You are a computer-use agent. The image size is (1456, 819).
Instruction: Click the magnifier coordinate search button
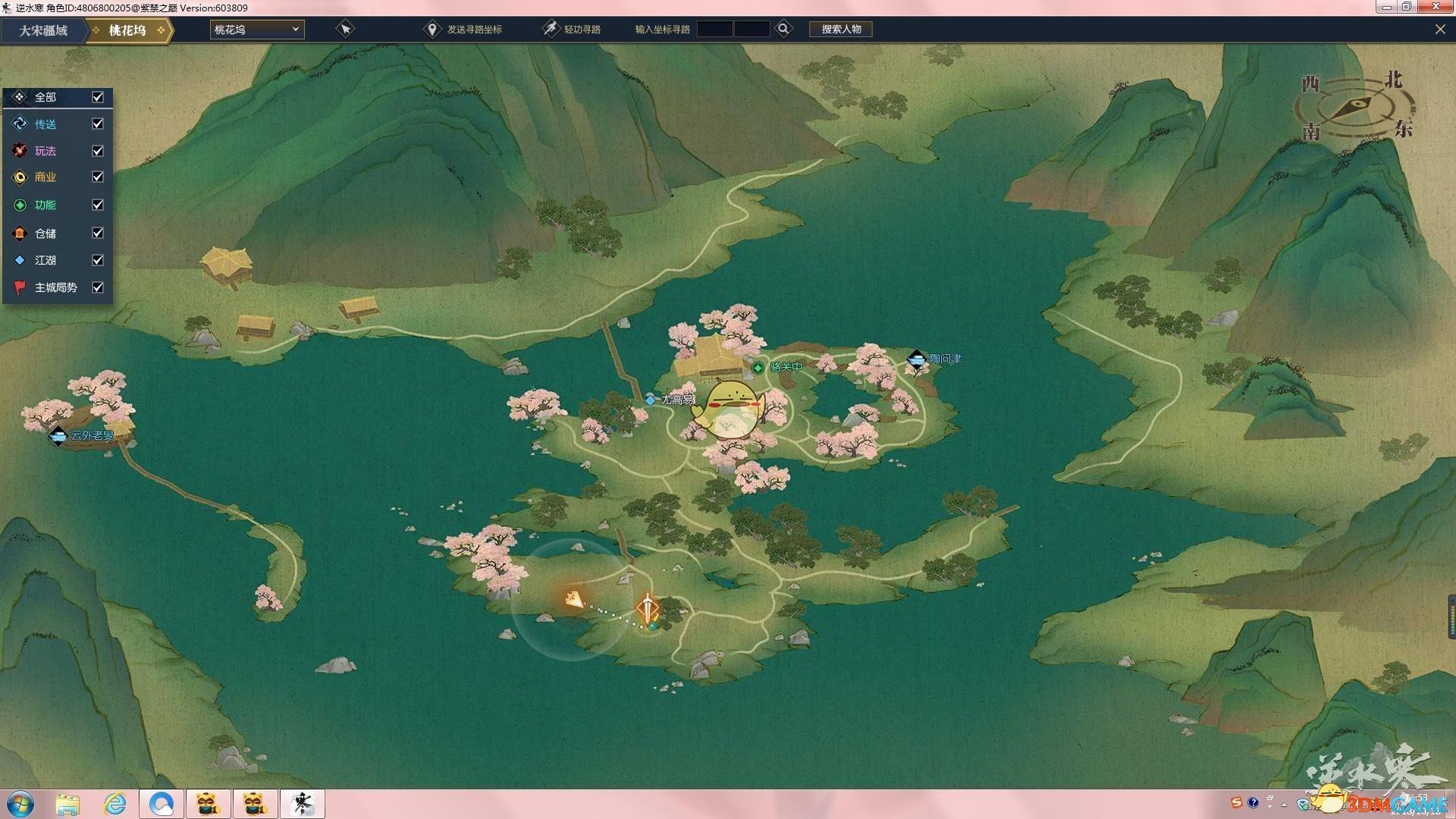(x=783, y=29)
